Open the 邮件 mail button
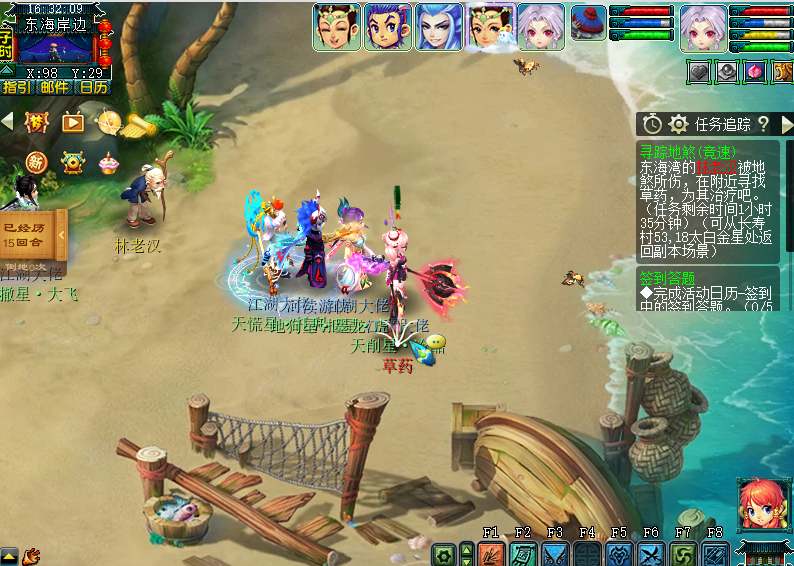The height and width of the screenshot is (566, 794). 55,88
